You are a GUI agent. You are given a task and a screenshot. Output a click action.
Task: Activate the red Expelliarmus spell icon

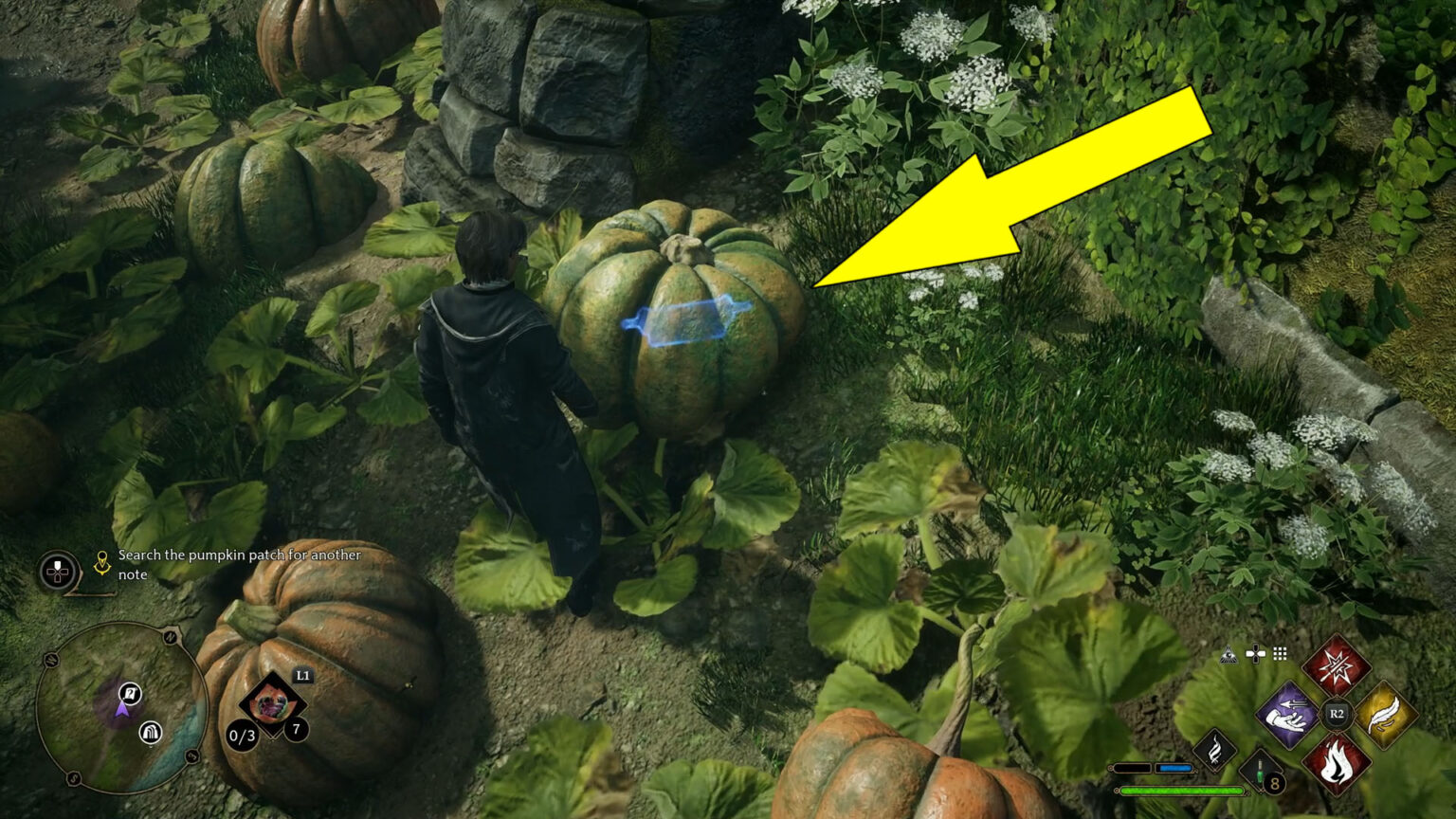[x=1338, y=666]
